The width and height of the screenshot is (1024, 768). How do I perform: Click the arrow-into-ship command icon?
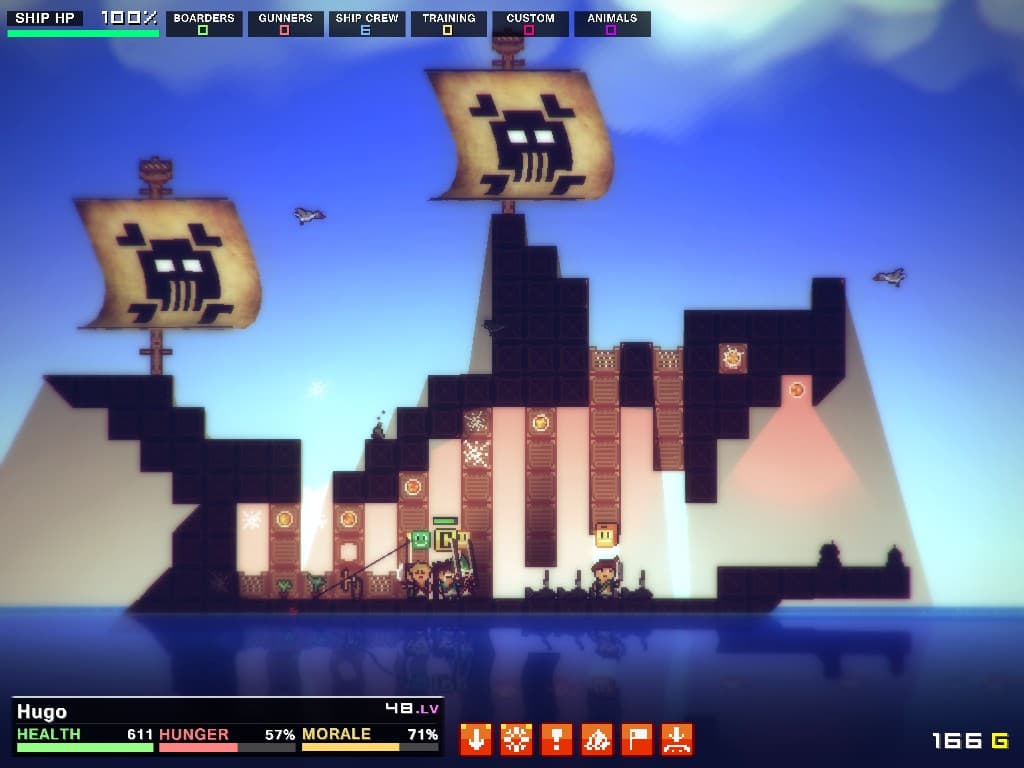point(677,739)
